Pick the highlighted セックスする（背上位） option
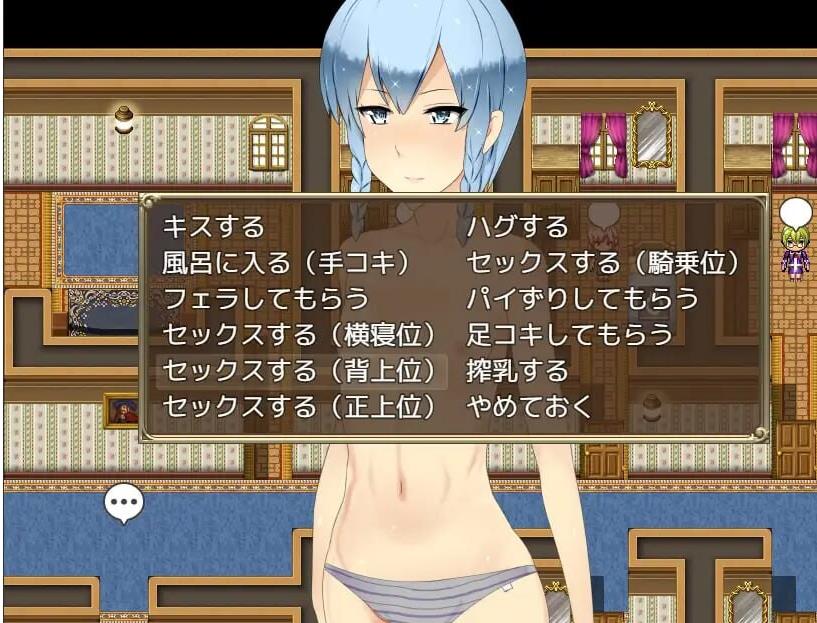The height and width of the screenshot is (623, 817). pos(299,371)
